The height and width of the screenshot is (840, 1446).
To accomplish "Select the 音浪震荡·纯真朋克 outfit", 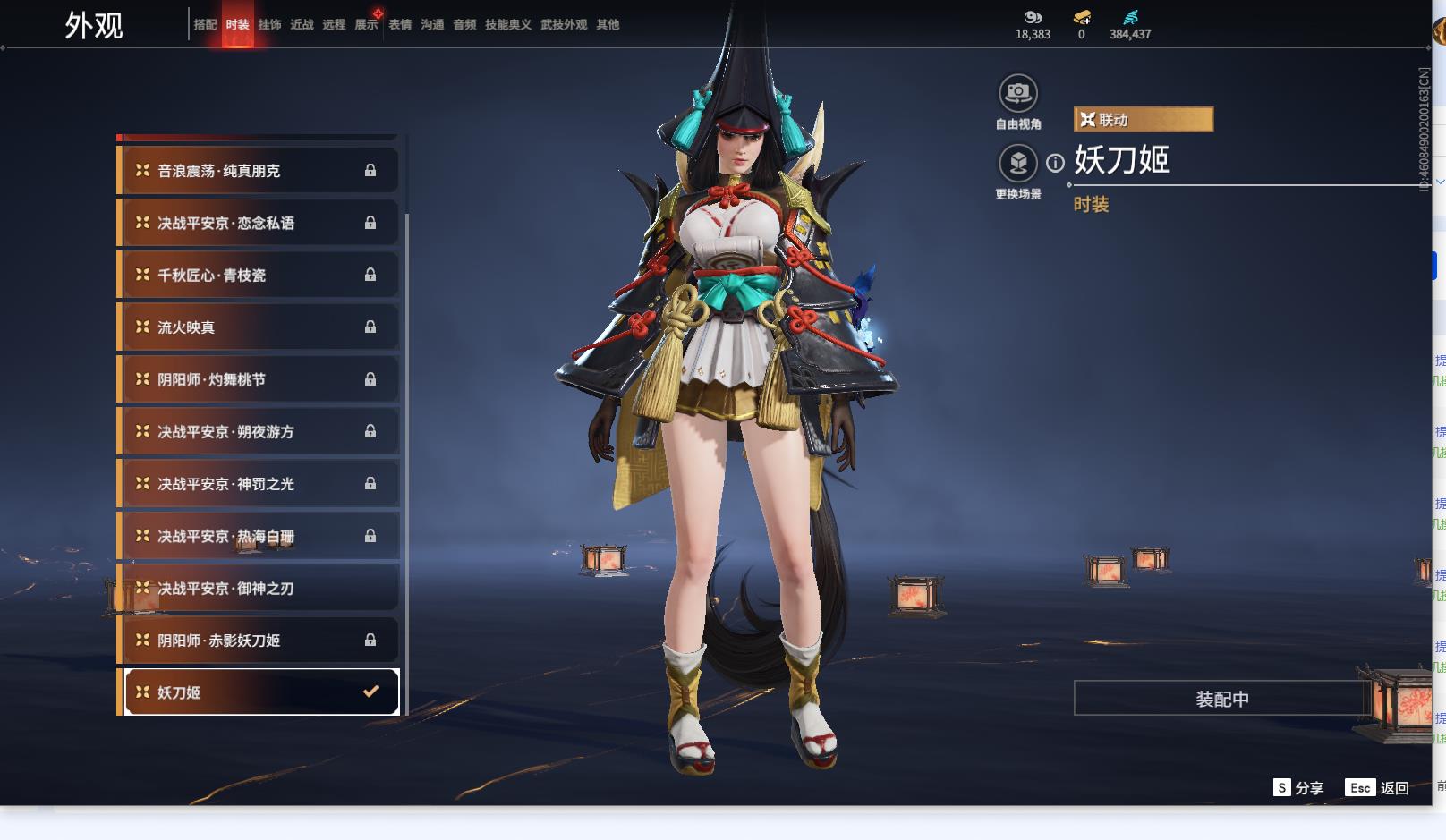I will pos(258,171).
